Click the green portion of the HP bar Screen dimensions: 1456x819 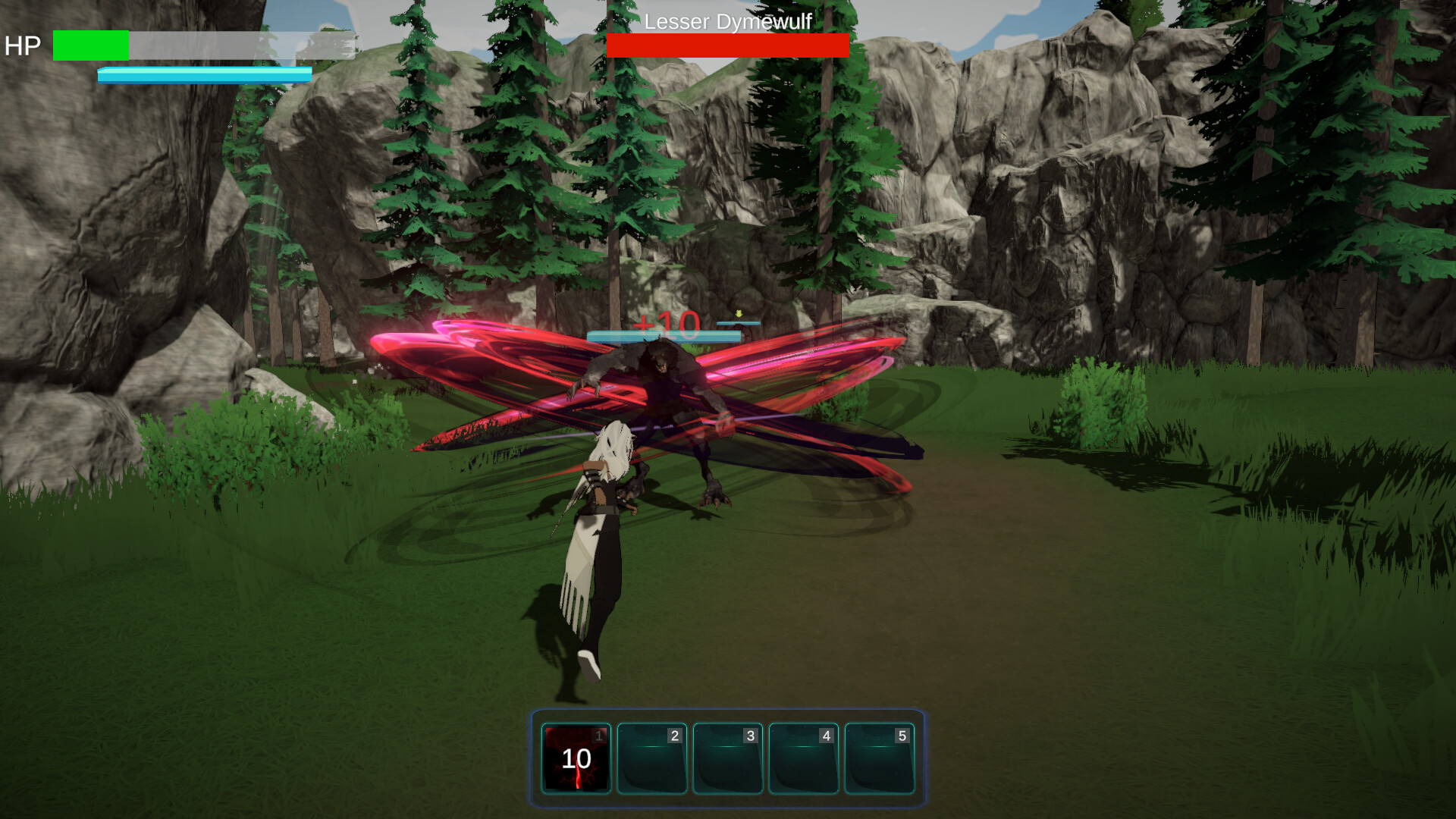pyautogui.click(x=89, y=45)
